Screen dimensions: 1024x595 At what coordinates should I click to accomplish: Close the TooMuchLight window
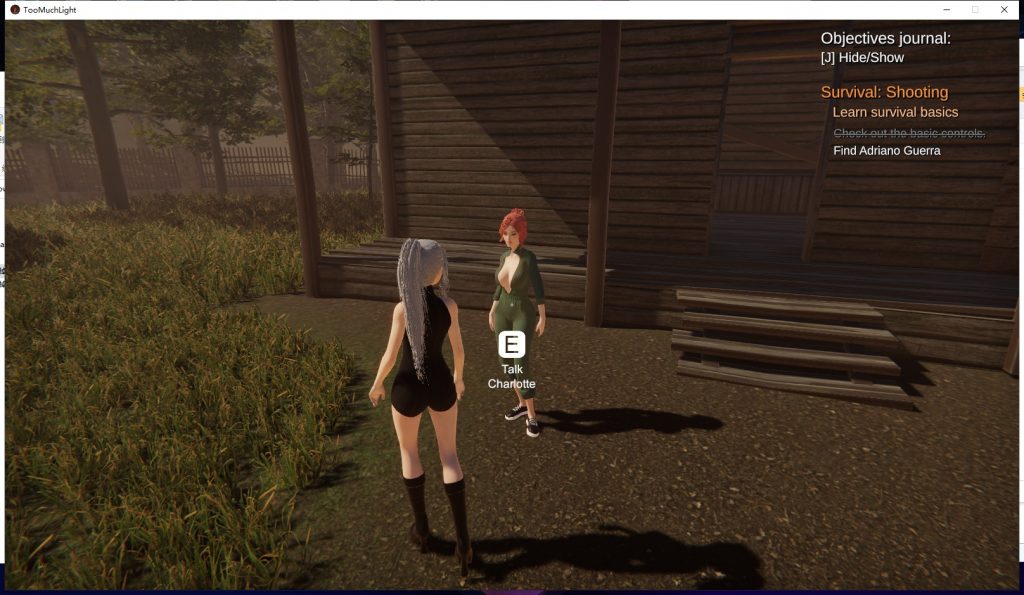click(1004, 9)
